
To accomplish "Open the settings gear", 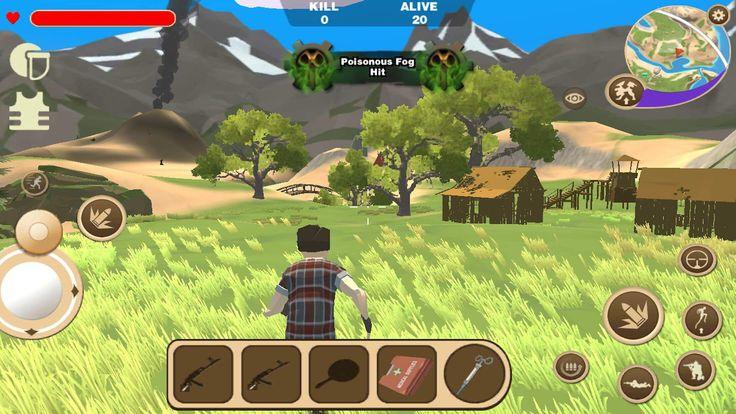I will pyautogui.click(x=718, y=15).
